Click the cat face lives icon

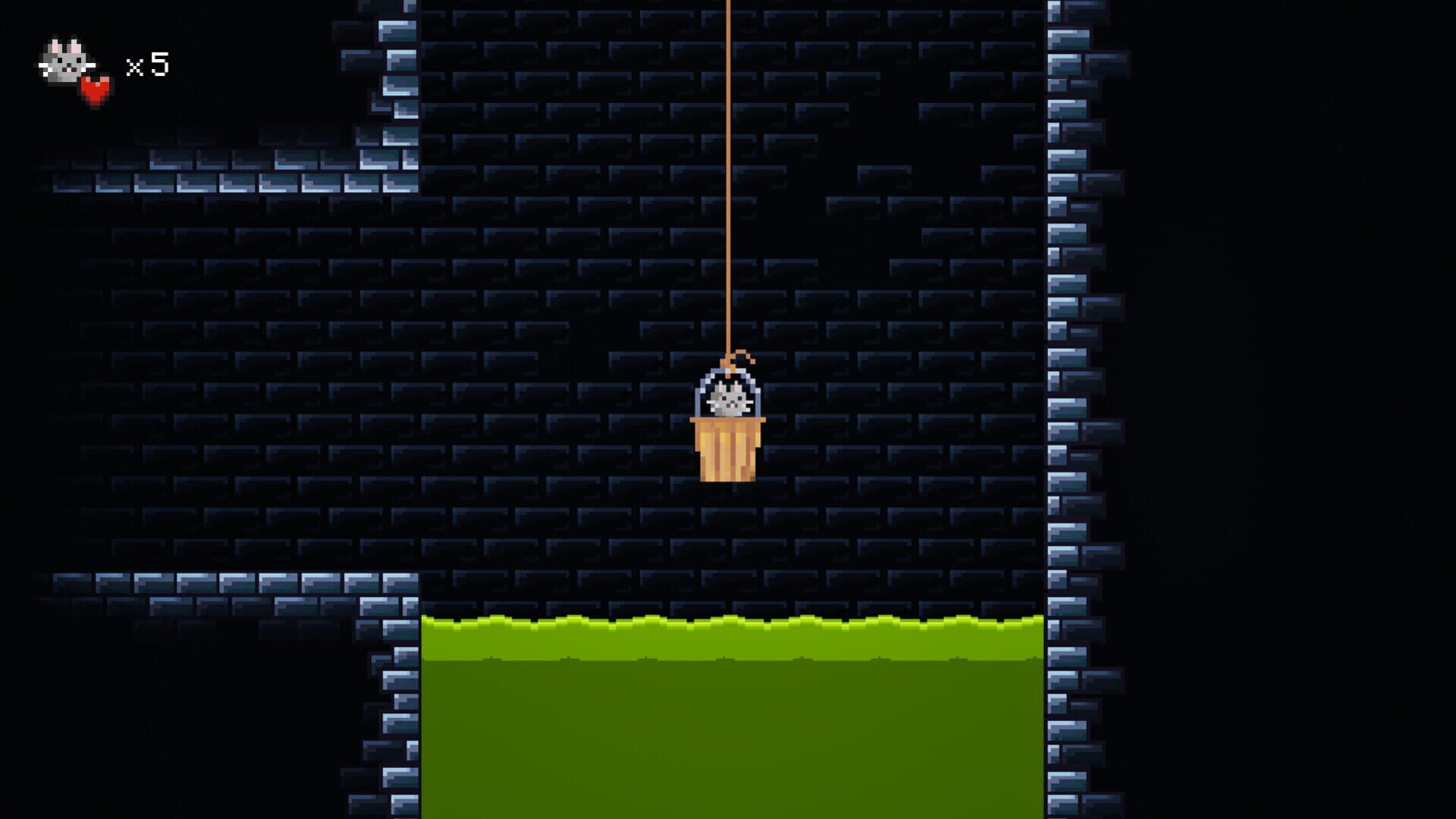[x=64, y=61]
